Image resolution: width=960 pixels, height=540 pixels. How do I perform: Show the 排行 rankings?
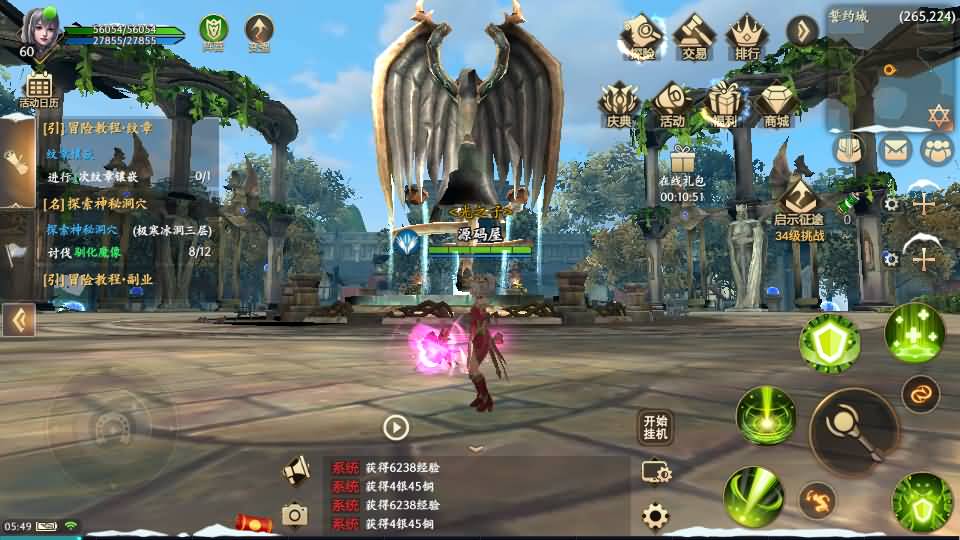tap(746, 36)
